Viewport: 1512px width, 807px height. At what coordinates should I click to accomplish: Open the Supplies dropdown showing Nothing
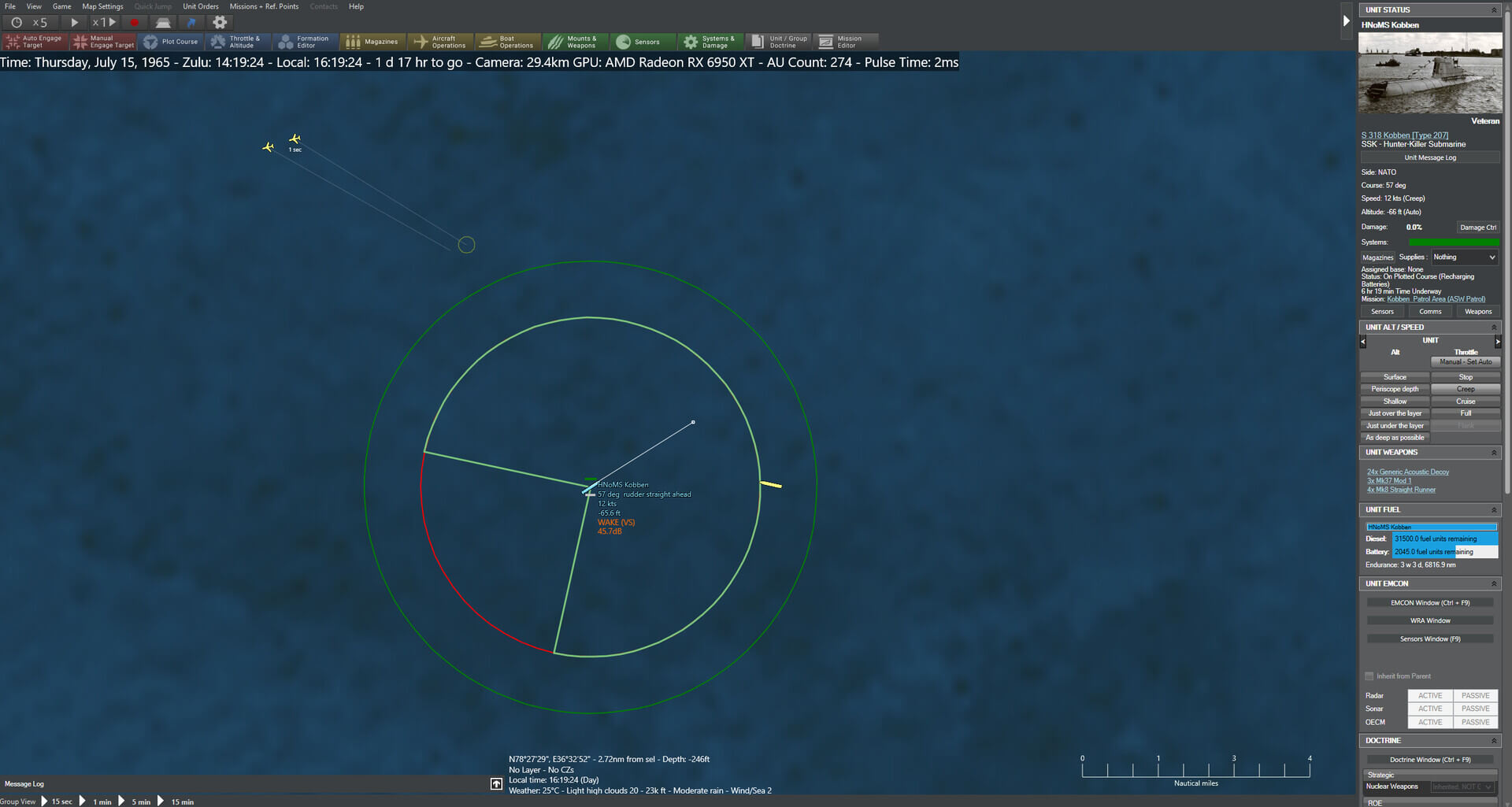(1463, 257)
